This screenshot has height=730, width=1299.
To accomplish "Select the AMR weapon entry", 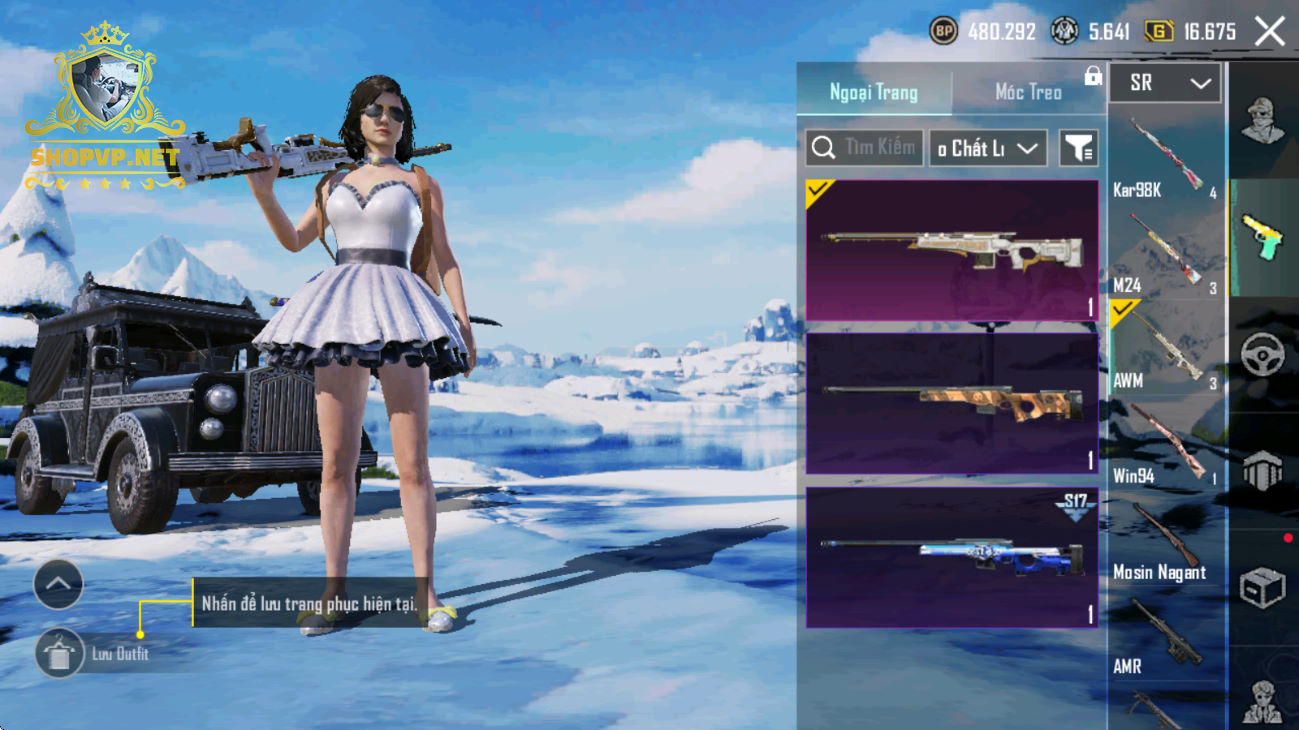I will pyautogui.click(x=1165, y=636).
